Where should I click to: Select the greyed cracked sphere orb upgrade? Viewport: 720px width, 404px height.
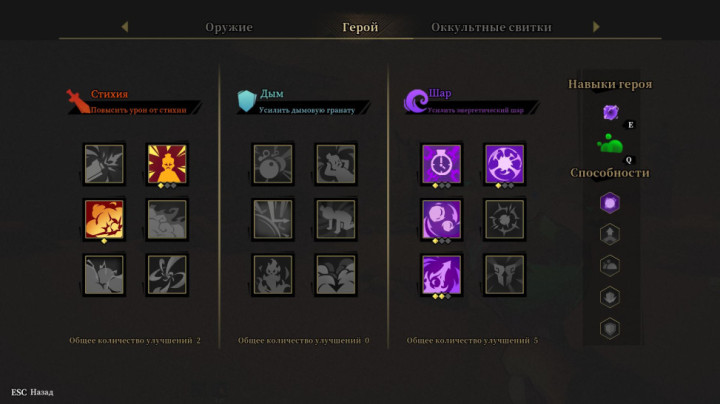(505, 219)
